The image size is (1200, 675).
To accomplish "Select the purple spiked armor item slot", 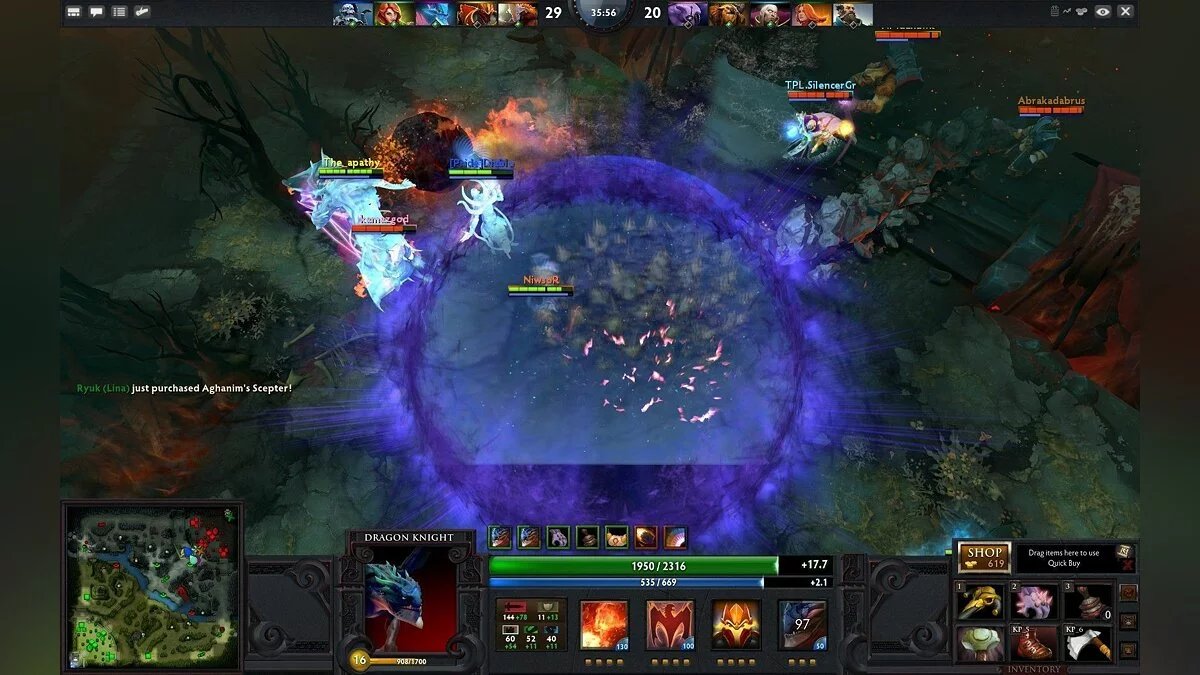I will click(1035, 602).
